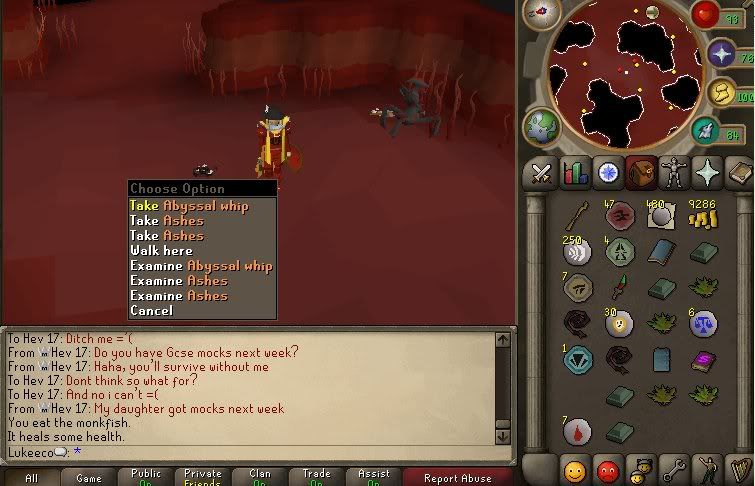Image resolution: width=755 pixels, height=486 pixels.
Task: Show the Worn Equipment tab
Action: 672,173
